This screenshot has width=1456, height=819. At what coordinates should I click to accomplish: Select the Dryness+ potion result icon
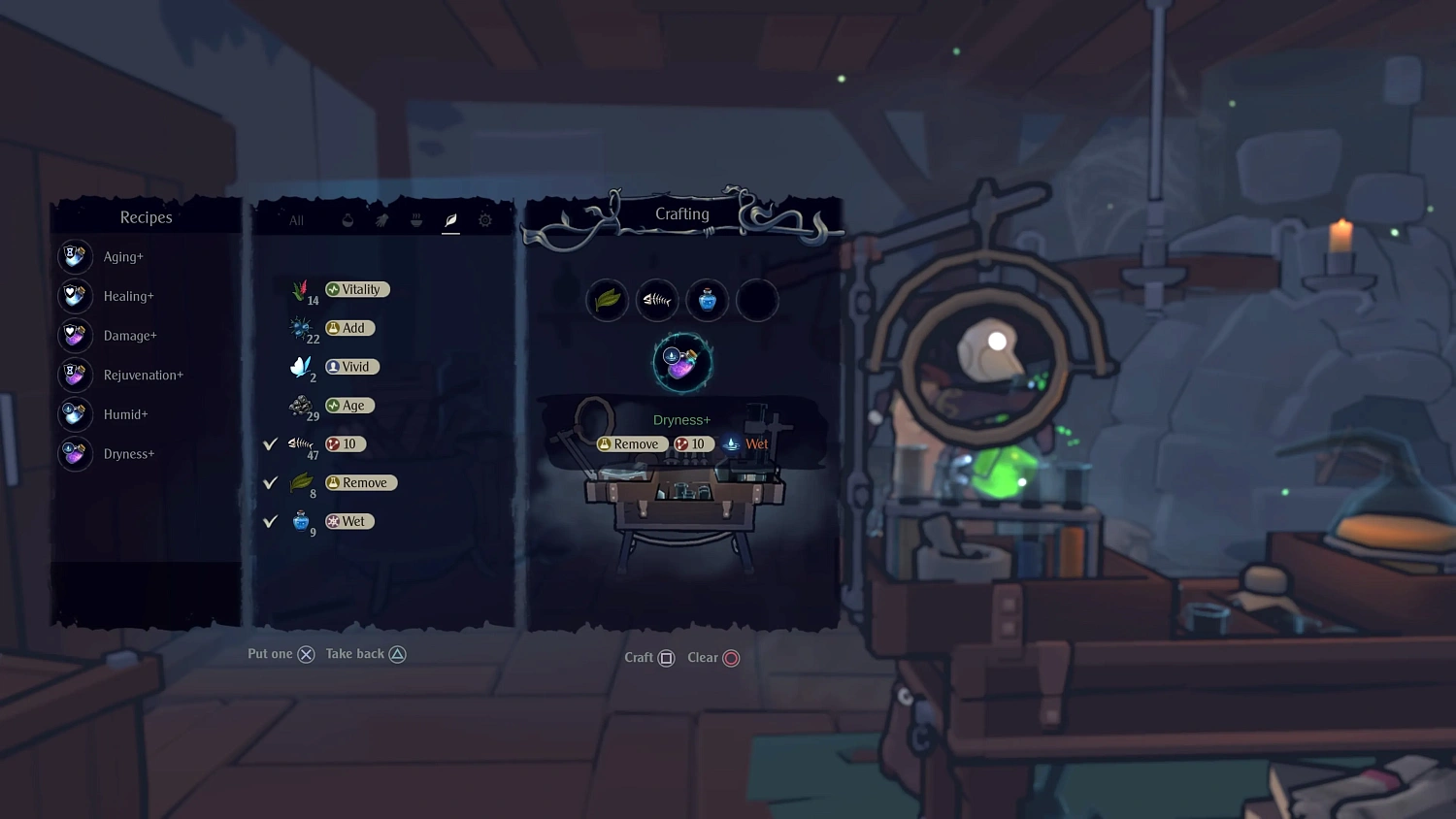(x=682, y=362)
